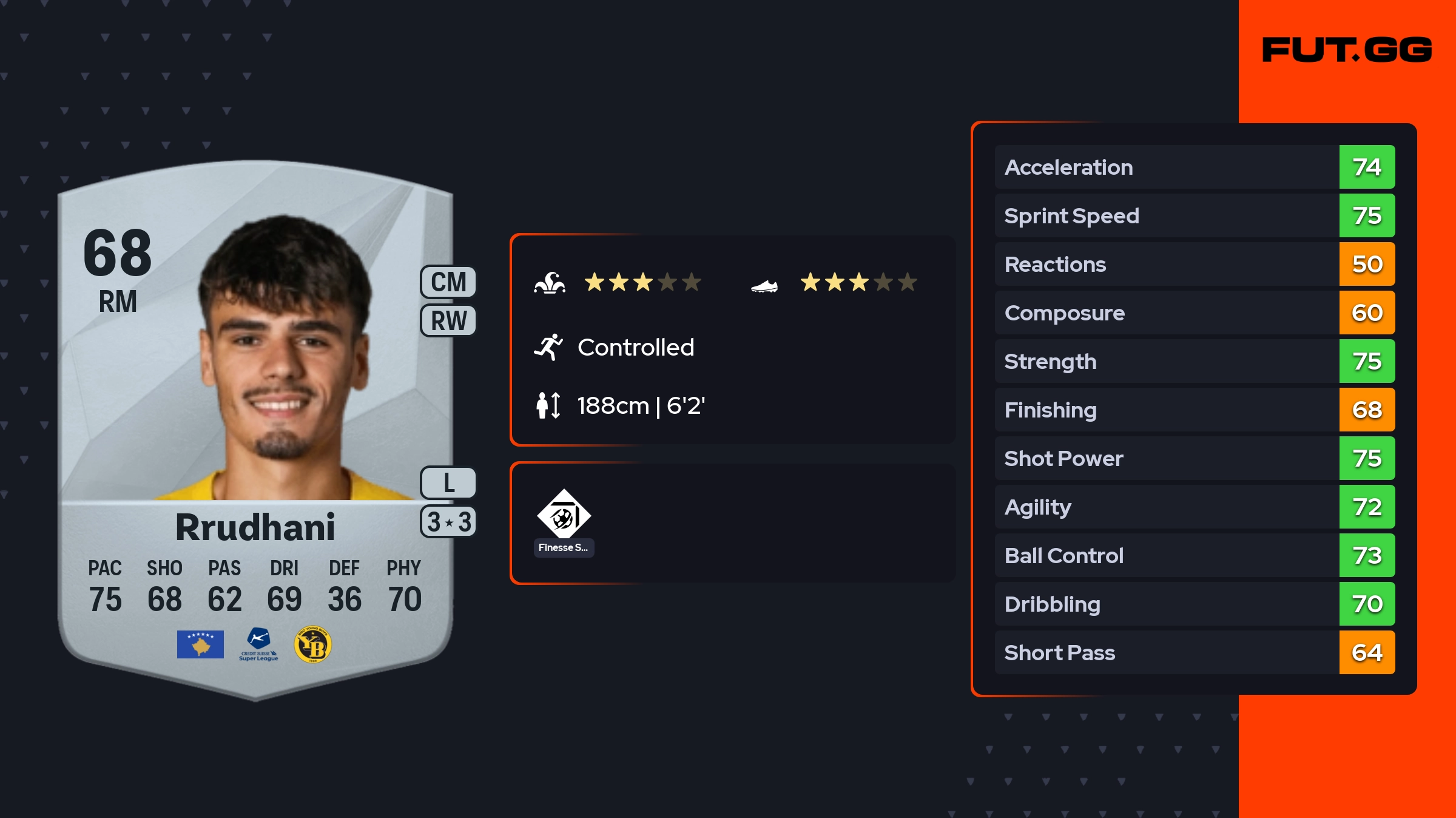Click the Kosovo flag on the card

pyautogui.click(x=200, y=644)
